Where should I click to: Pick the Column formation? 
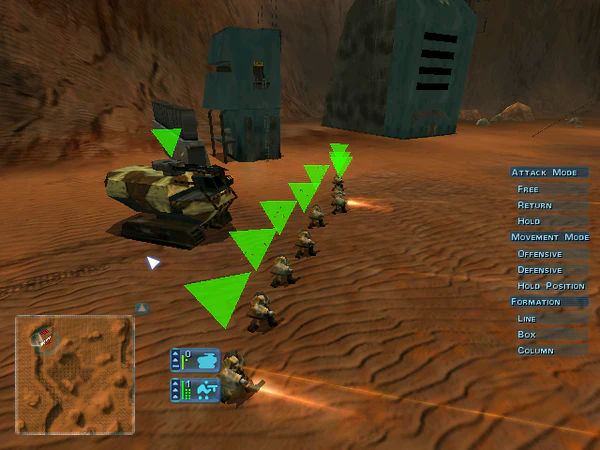tap(534, 350)
